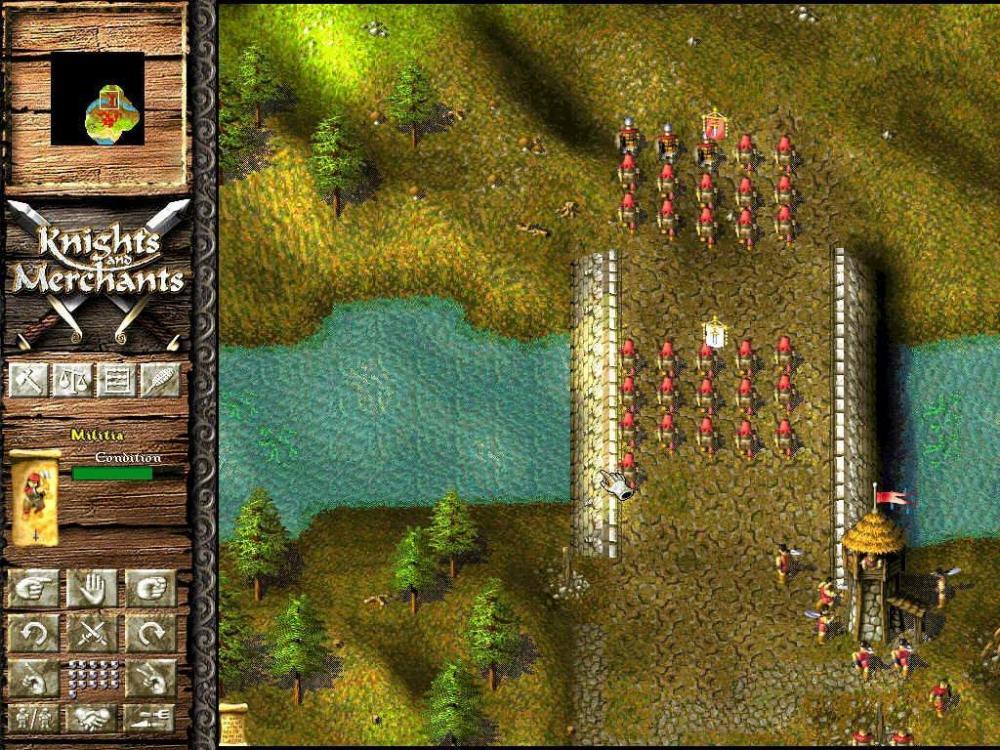The image size is (1000, 750).
Task: Open the build menu with the hammer icon
Action: (x=28, y=379)
